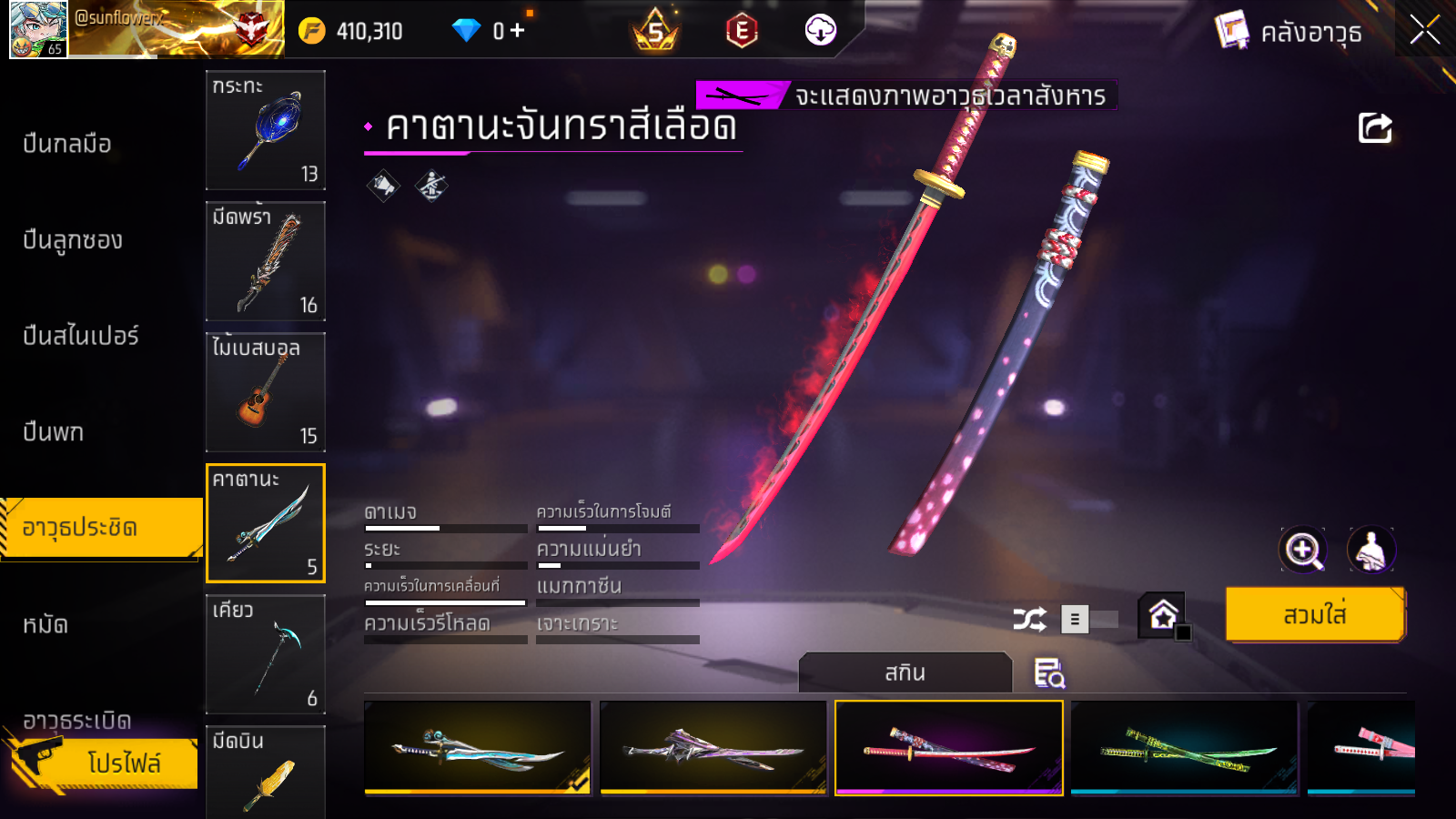Click the share icon
The image size is (1456, 819).
(x=1375, y=128)
